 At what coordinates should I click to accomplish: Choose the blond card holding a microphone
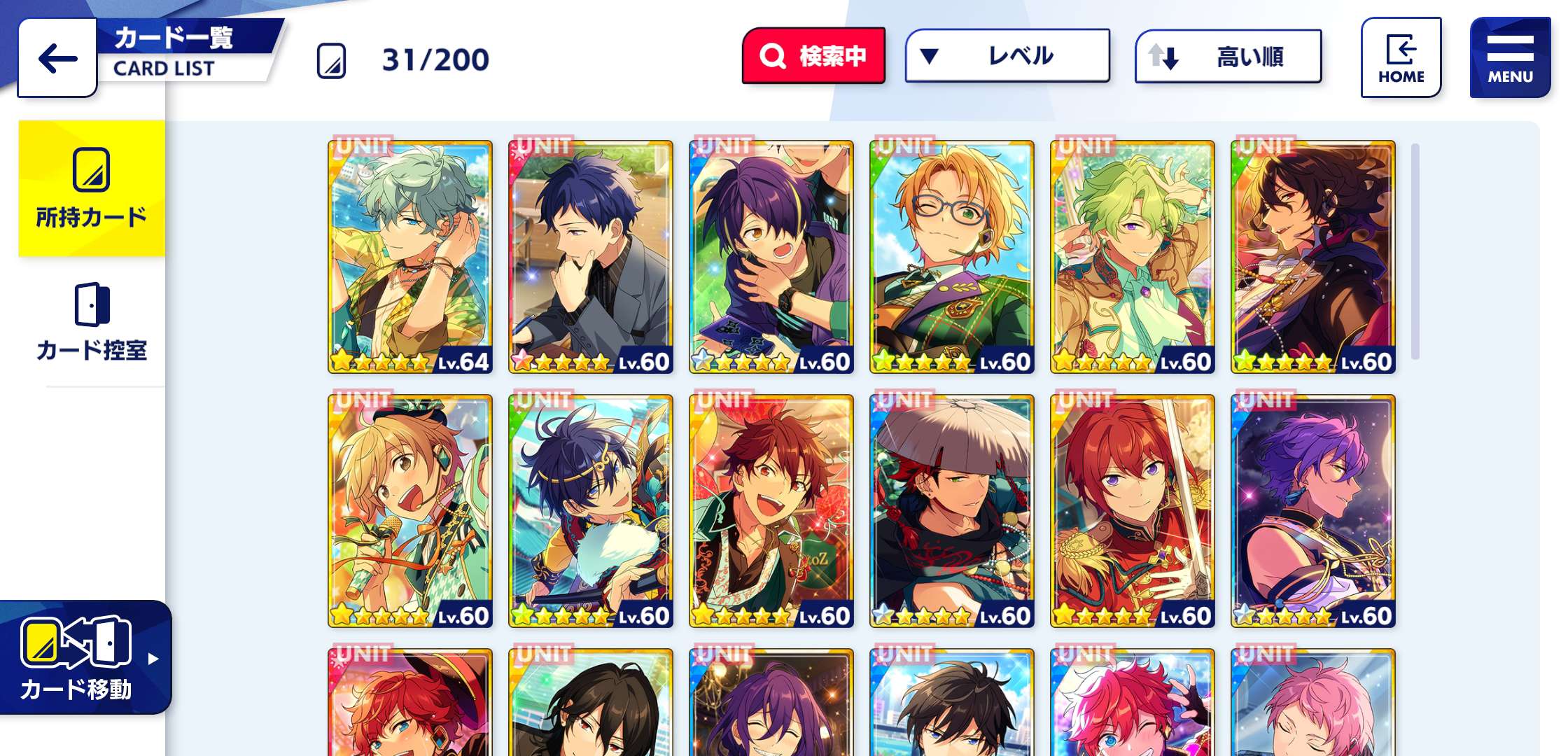[410, 511]
